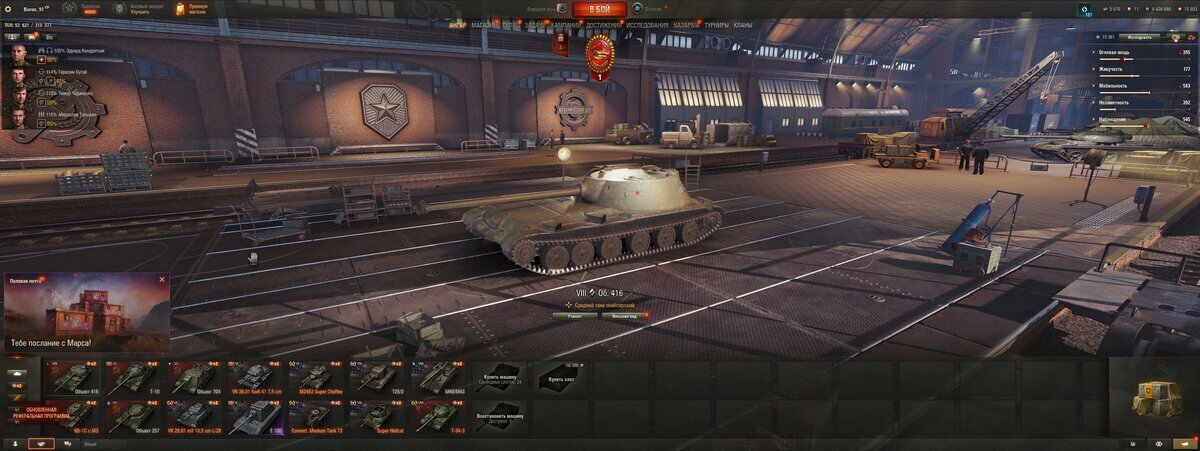
Task: Show the Кланы tab
Action: coord(743,25)
